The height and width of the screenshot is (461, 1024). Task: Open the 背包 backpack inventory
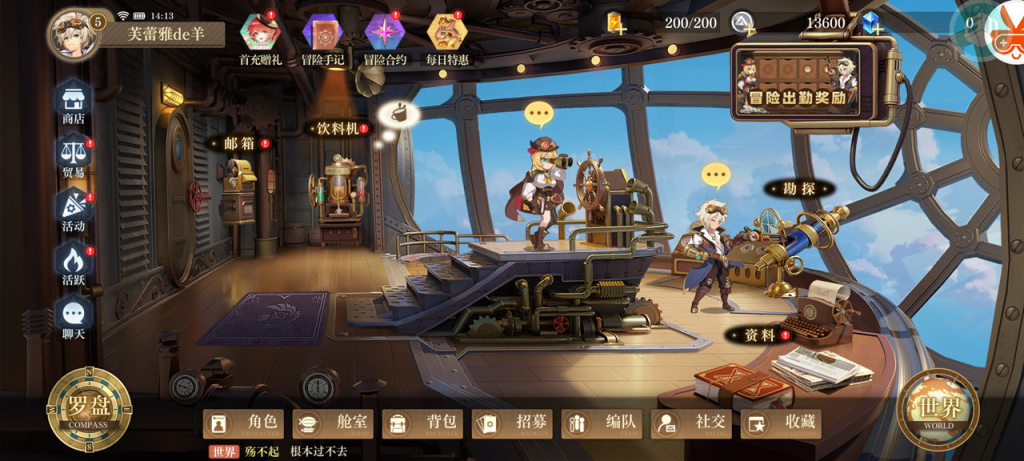tap(422, 423)
